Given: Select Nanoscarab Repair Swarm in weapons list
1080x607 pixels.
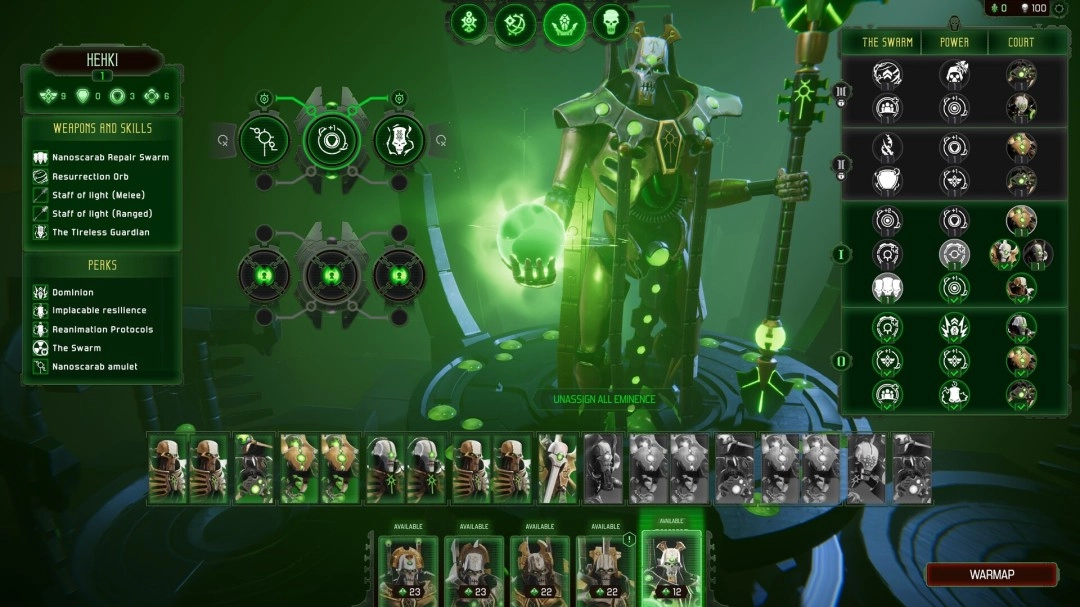Looking at the screenshot, I should 110,158.
